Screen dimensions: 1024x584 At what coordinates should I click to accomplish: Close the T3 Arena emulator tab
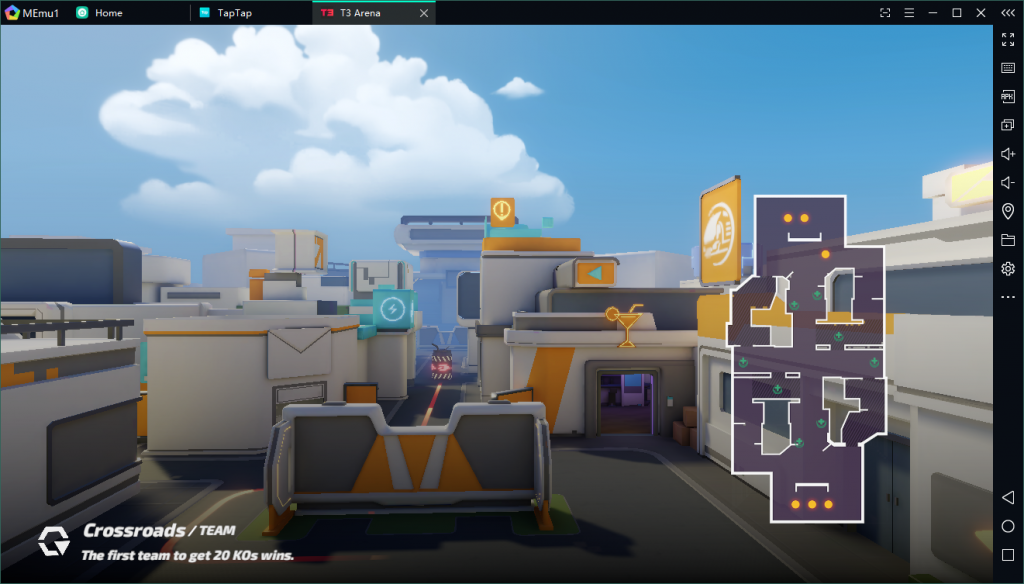[424, 13]
